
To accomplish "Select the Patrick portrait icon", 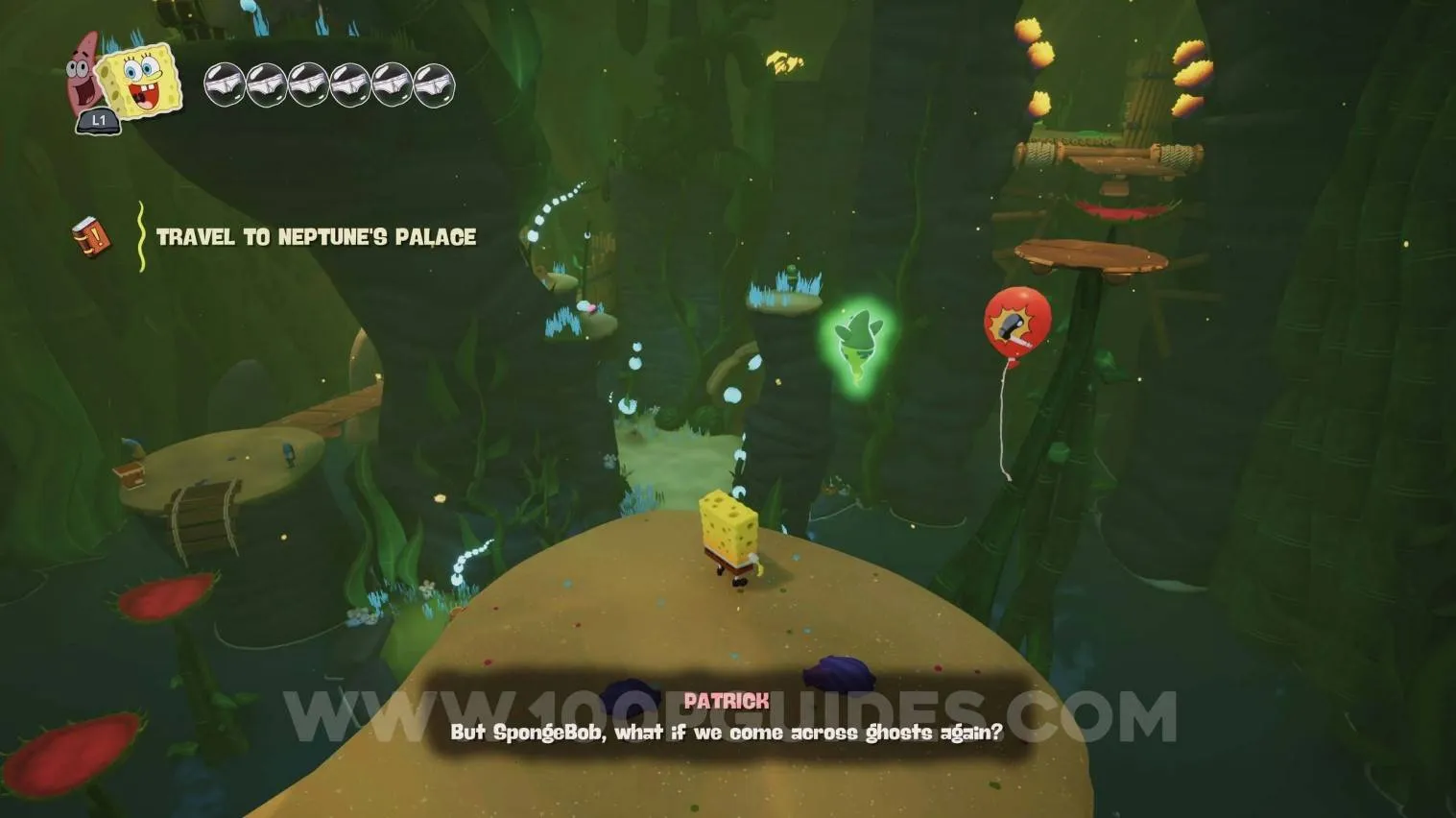I will click(83, 72).
